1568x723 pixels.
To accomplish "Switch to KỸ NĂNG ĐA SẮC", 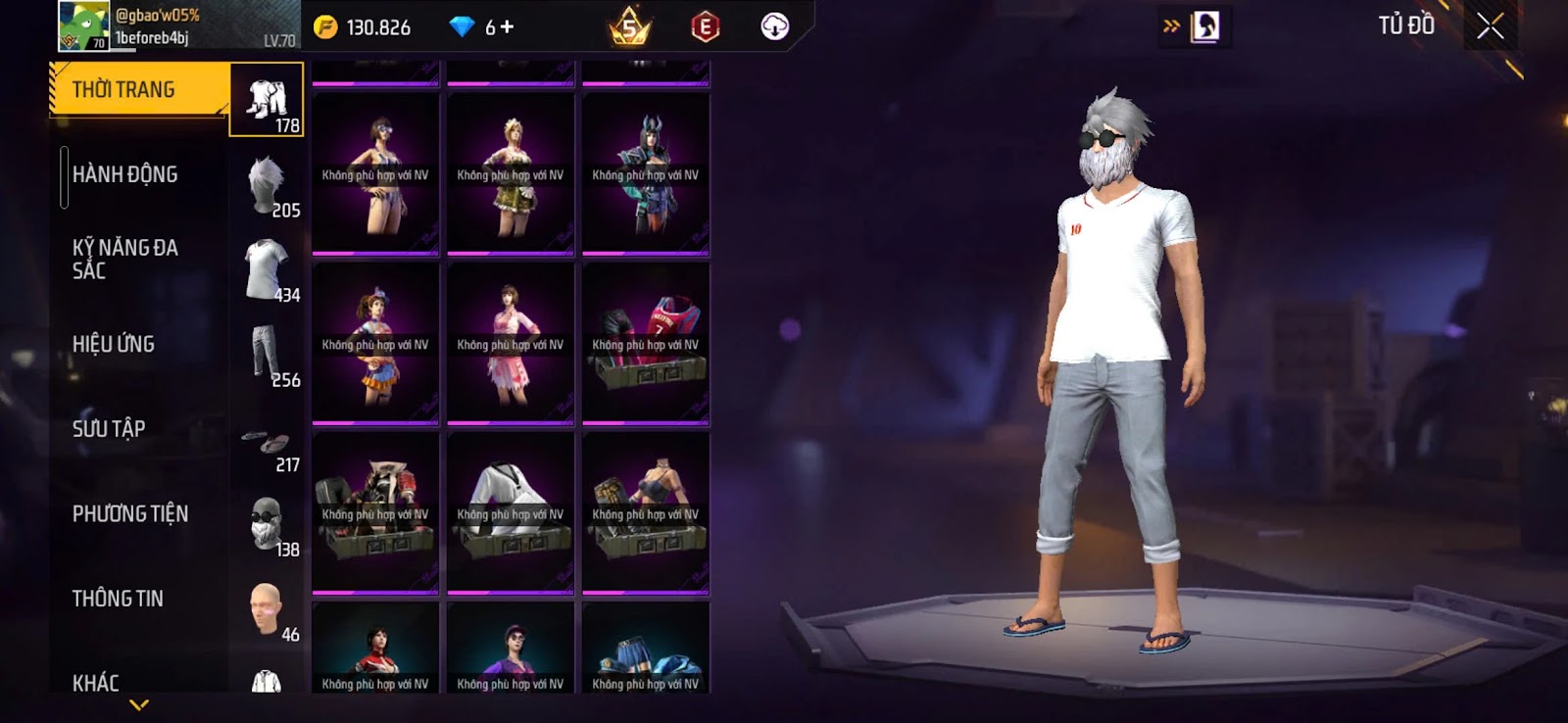I will pyautogui.click(x=125, y=259).
